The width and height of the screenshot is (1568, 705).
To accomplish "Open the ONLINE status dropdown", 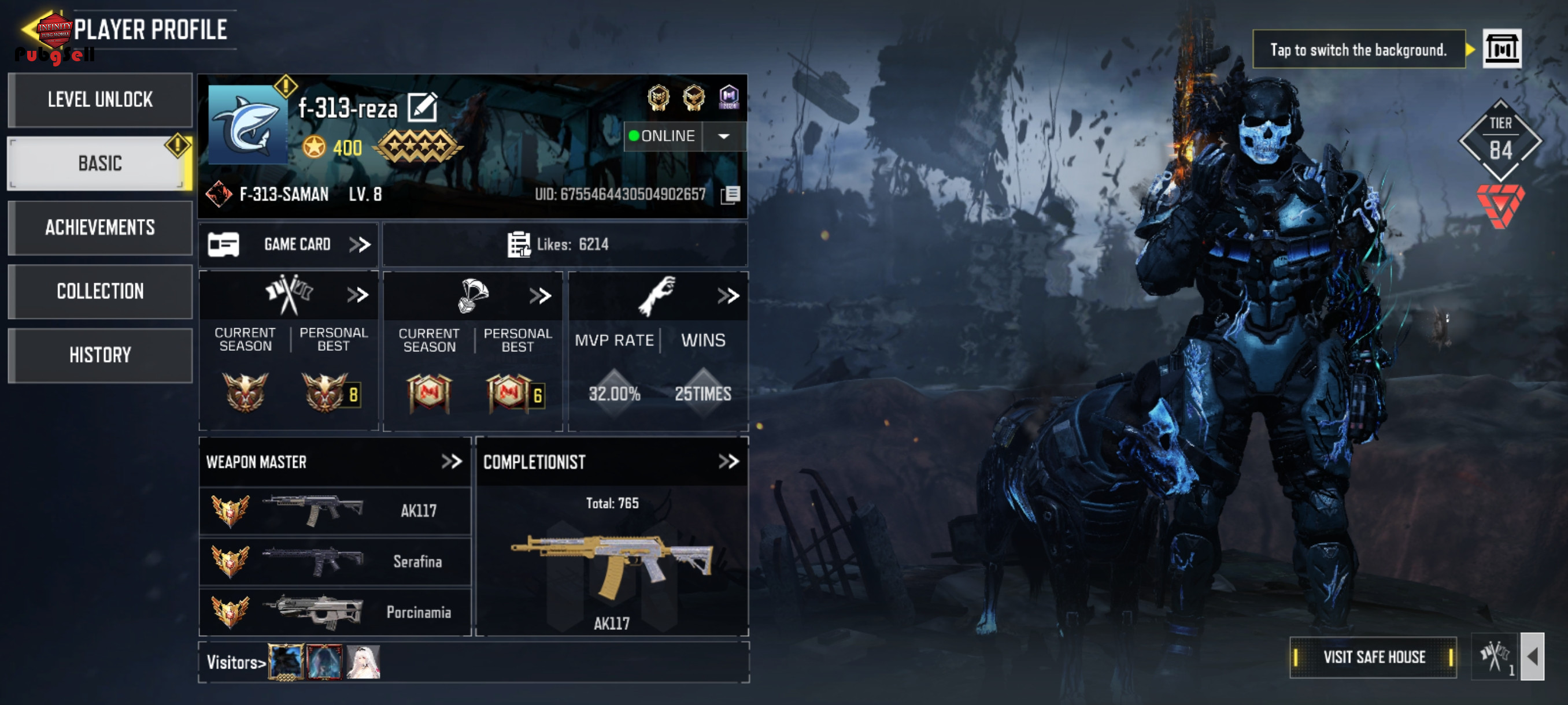I will point(723,136).
